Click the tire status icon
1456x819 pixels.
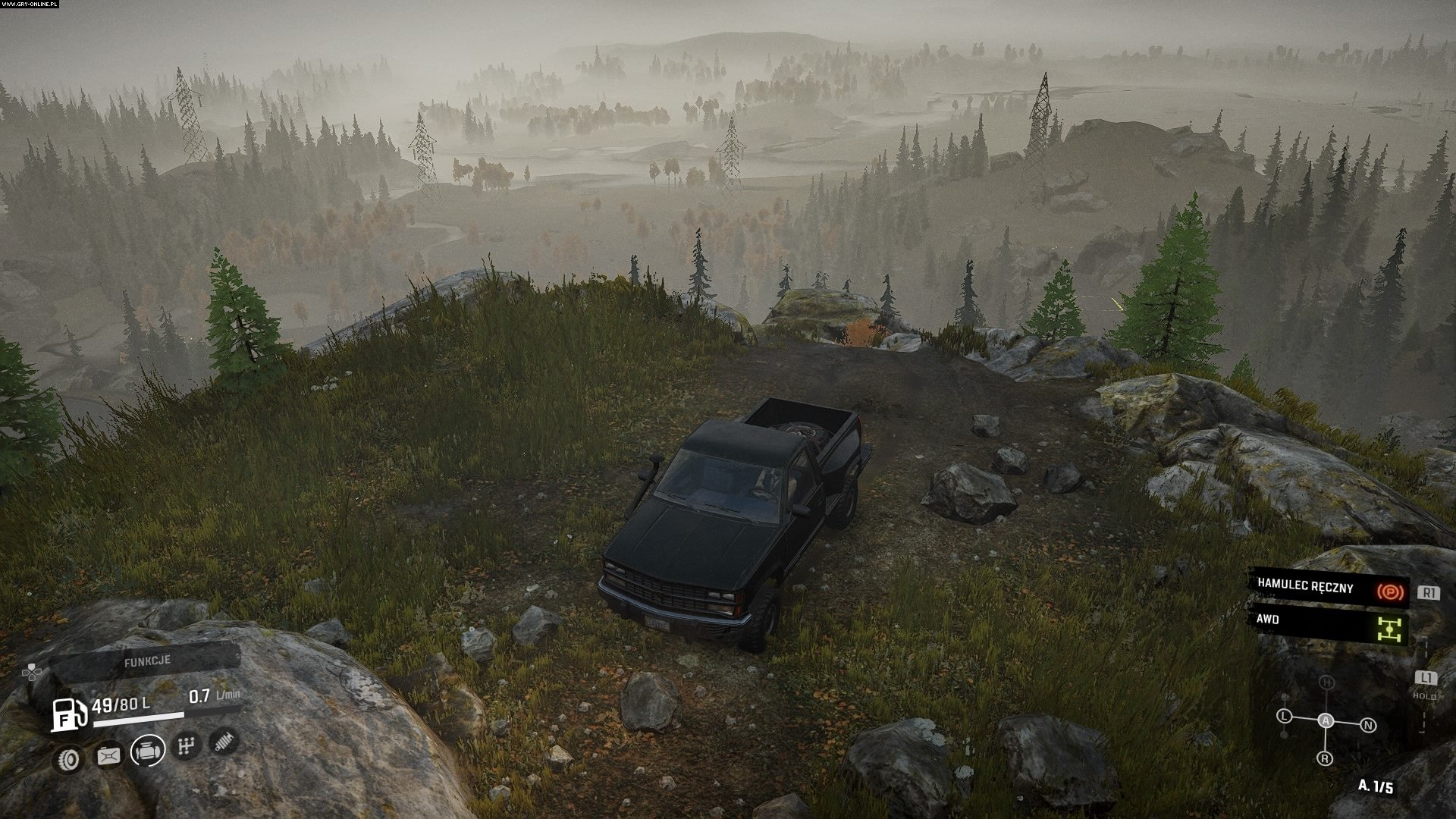[x=68, y=758]
